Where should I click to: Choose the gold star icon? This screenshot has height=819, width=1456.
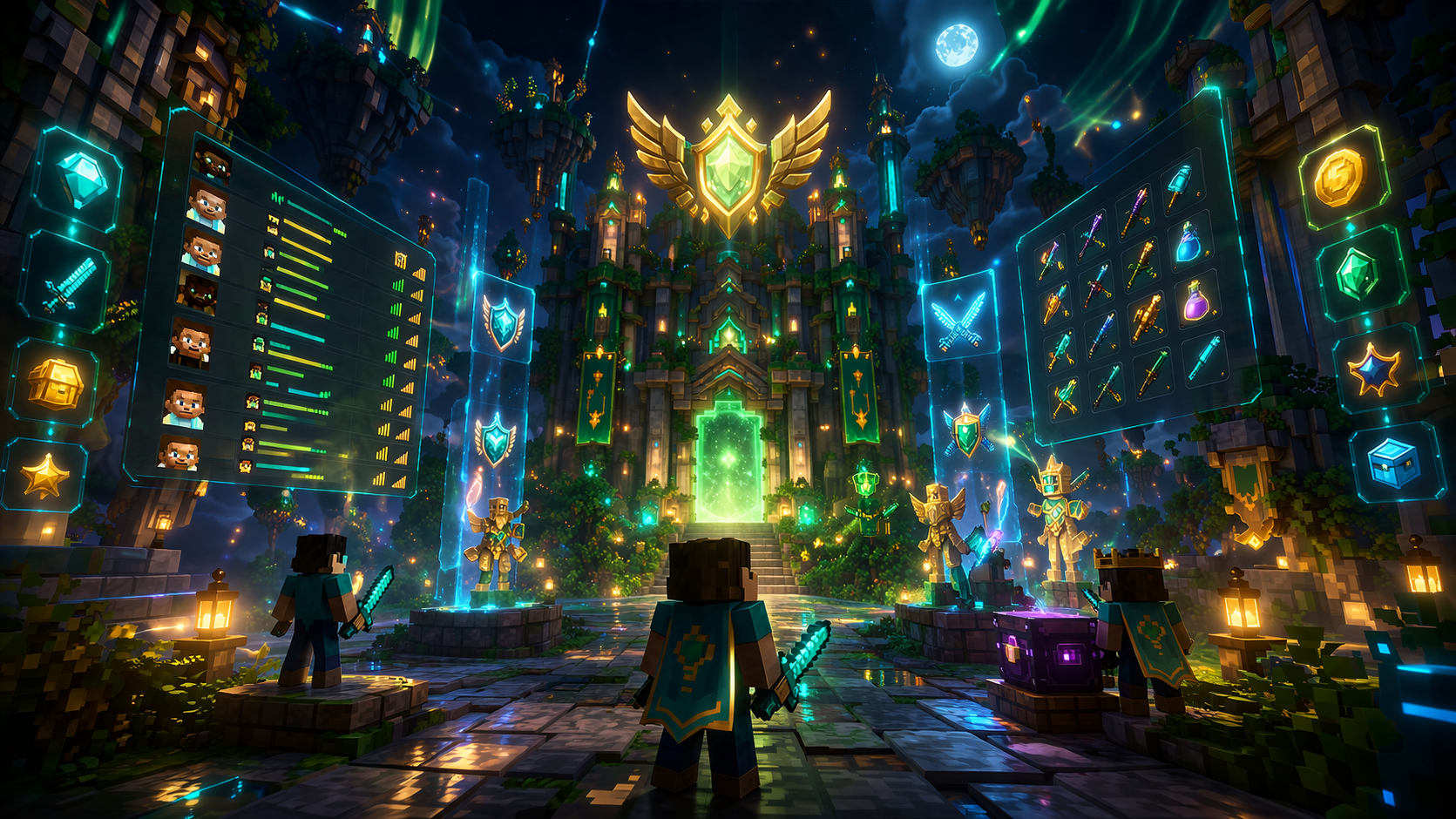[x=44, y=476]
